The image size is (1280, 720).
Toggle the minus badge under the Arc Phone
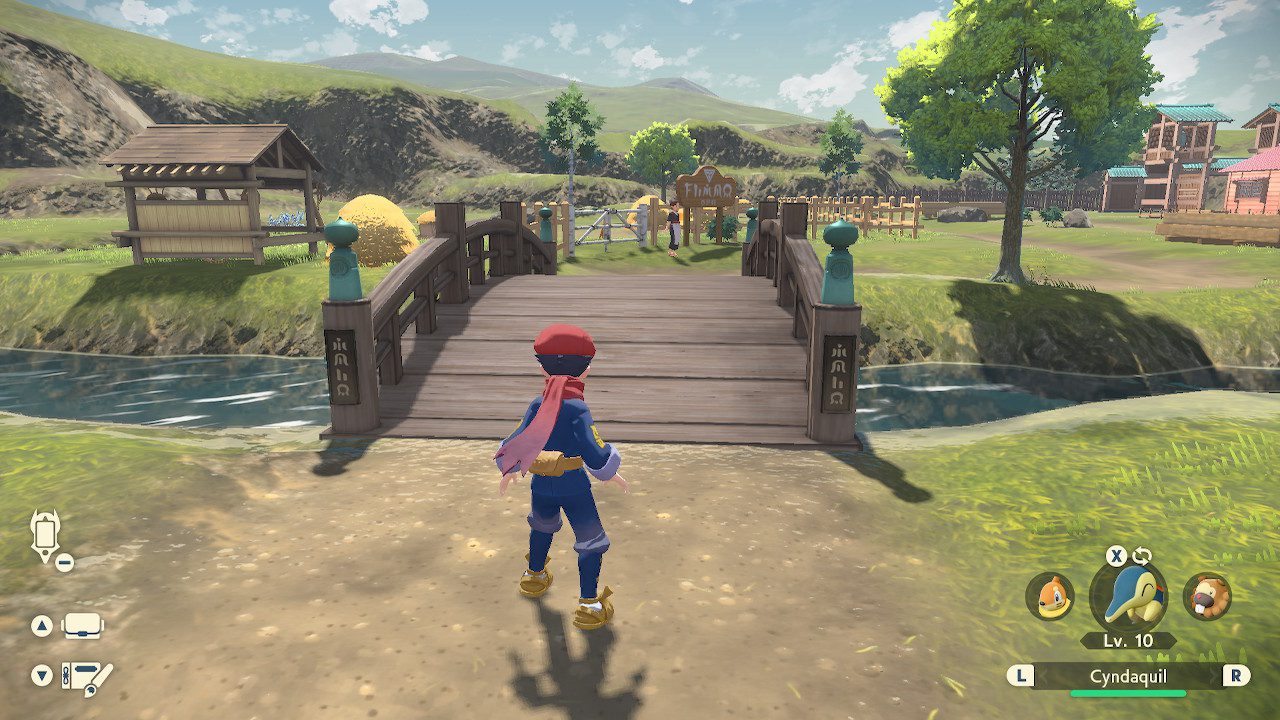65,560
